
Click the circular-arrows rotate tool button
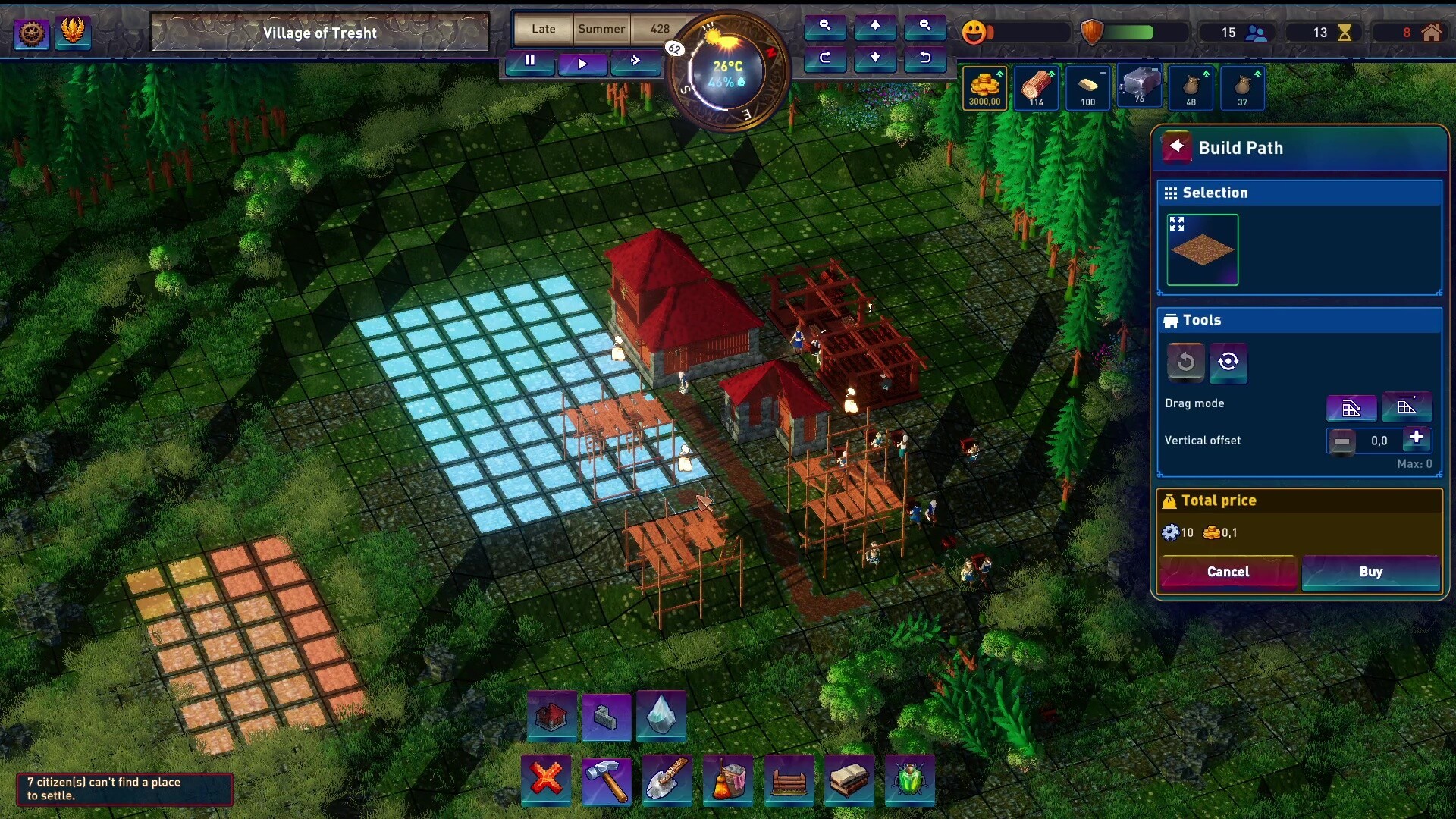[1228, 362]
